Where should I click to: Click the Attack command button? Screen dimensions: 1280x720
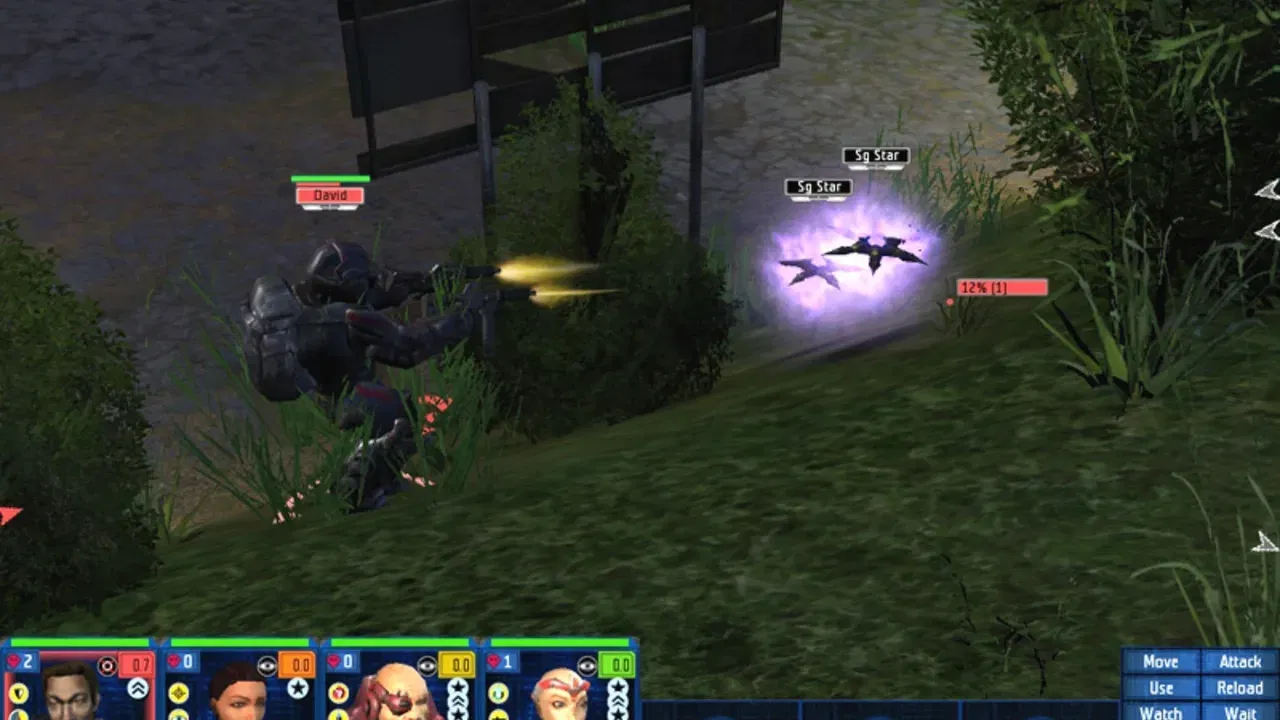(1241, 662)
